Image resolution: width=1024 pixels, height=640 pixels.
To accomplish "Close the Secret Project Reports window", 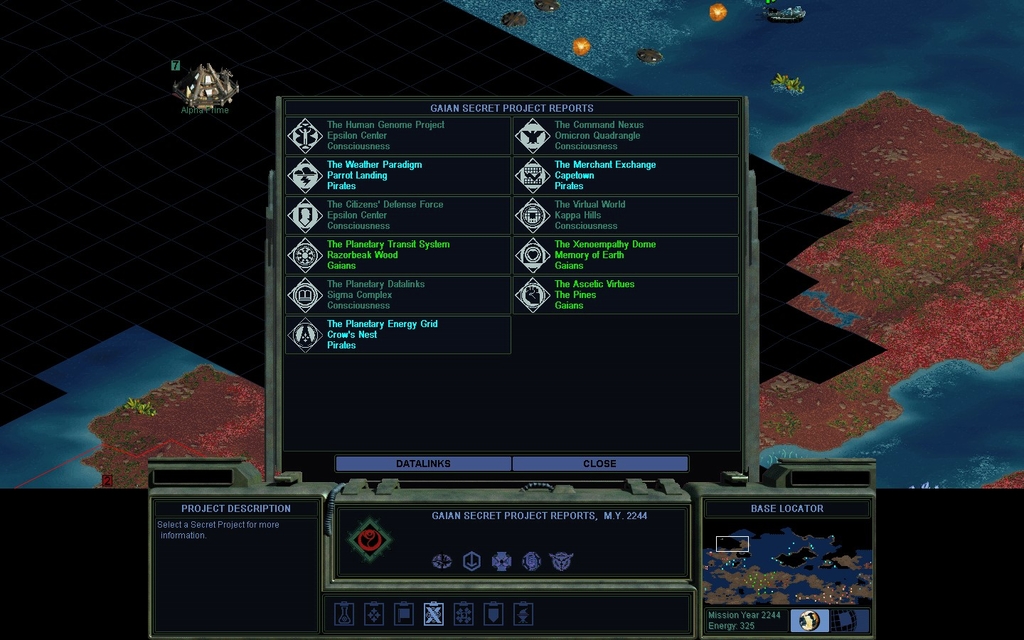I will [600, 464].
